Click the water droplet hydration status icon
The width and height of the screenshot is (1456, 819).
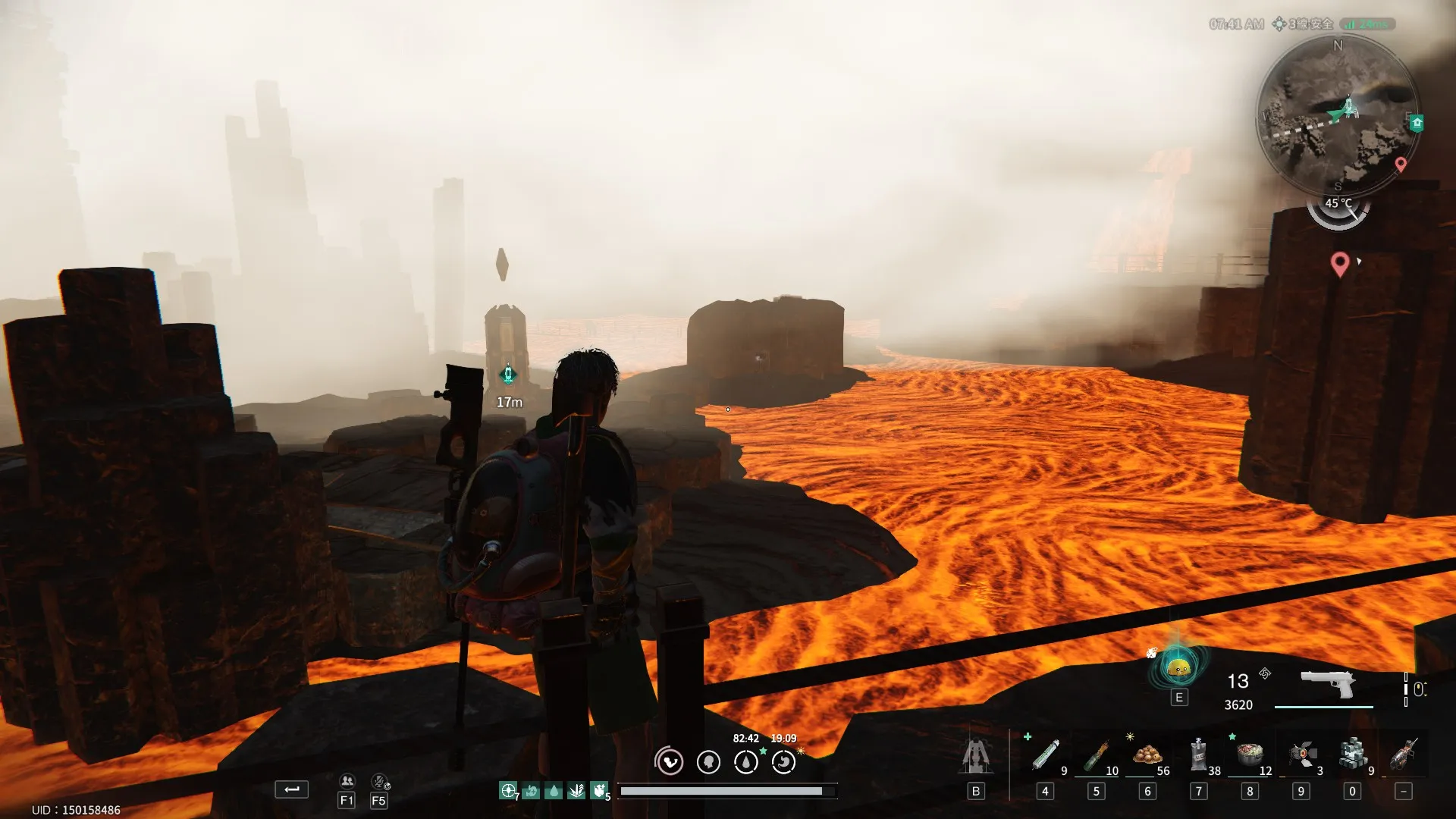746,761
